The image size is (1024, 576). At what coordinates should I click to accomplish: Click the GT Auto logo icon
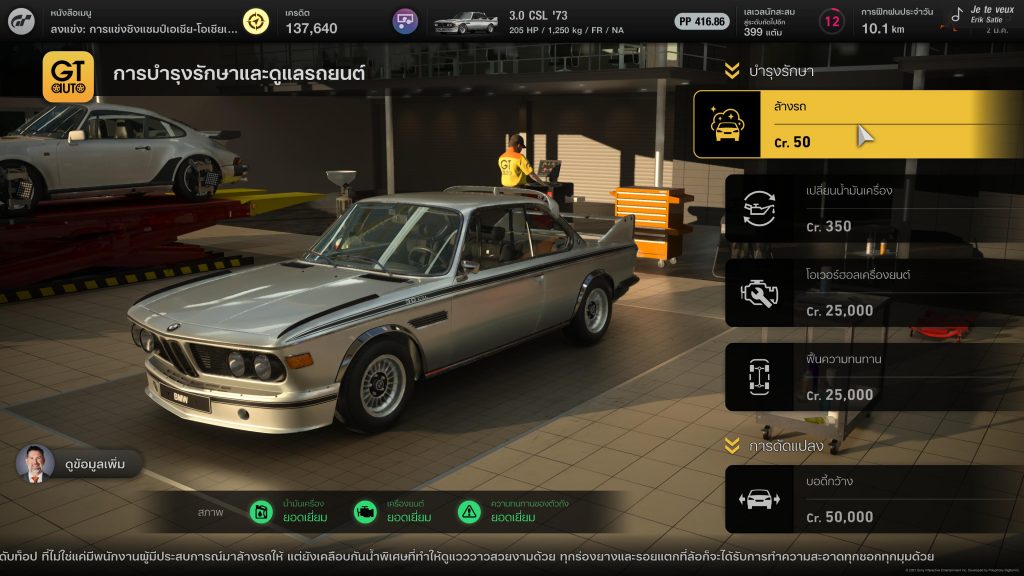click(x=68, y=77)
